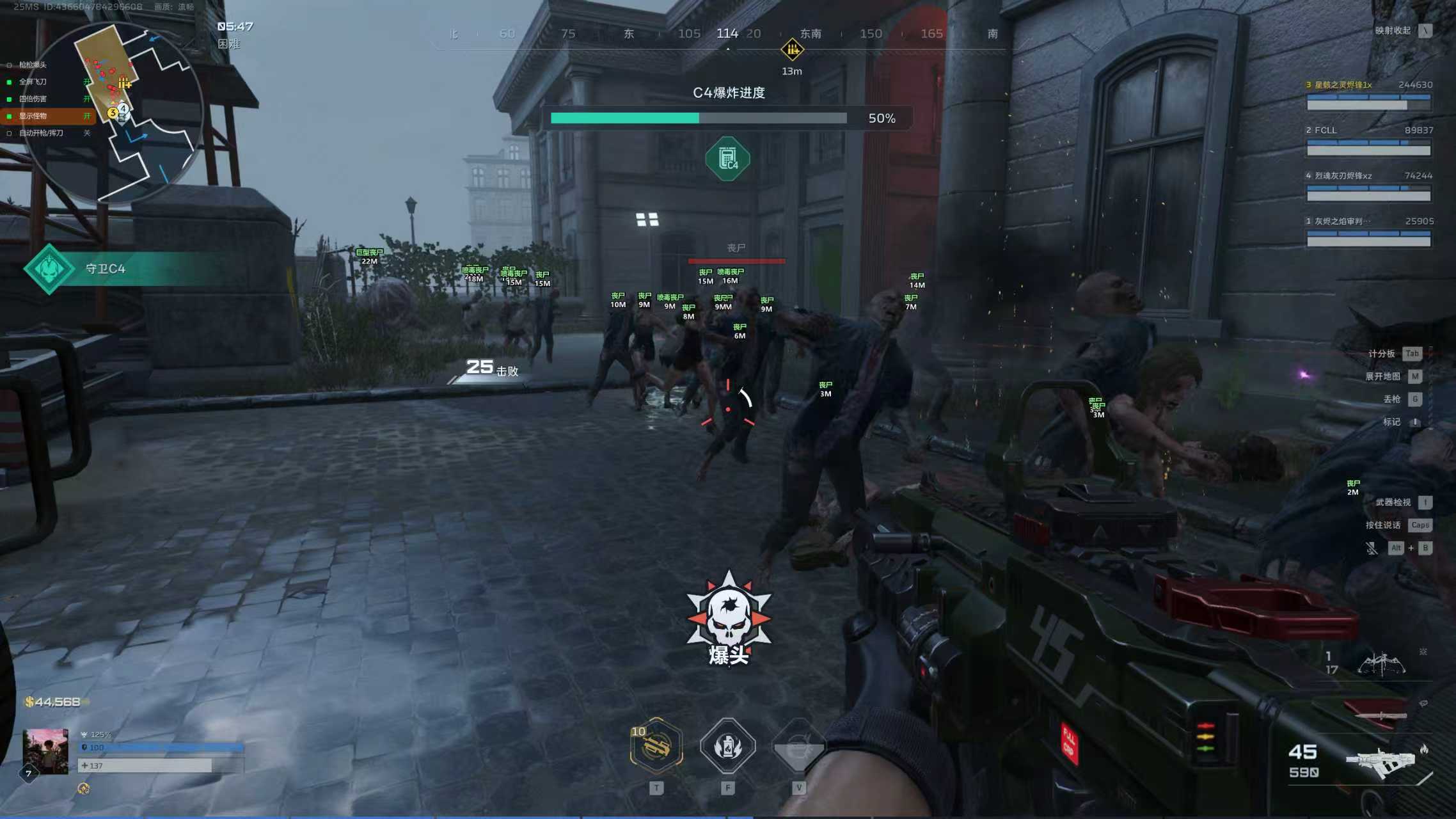This screenshot has width=1456, height=819.
Task: Select player 星骸之灵焊锋1x in the squad list
Action: point(1368,95)
